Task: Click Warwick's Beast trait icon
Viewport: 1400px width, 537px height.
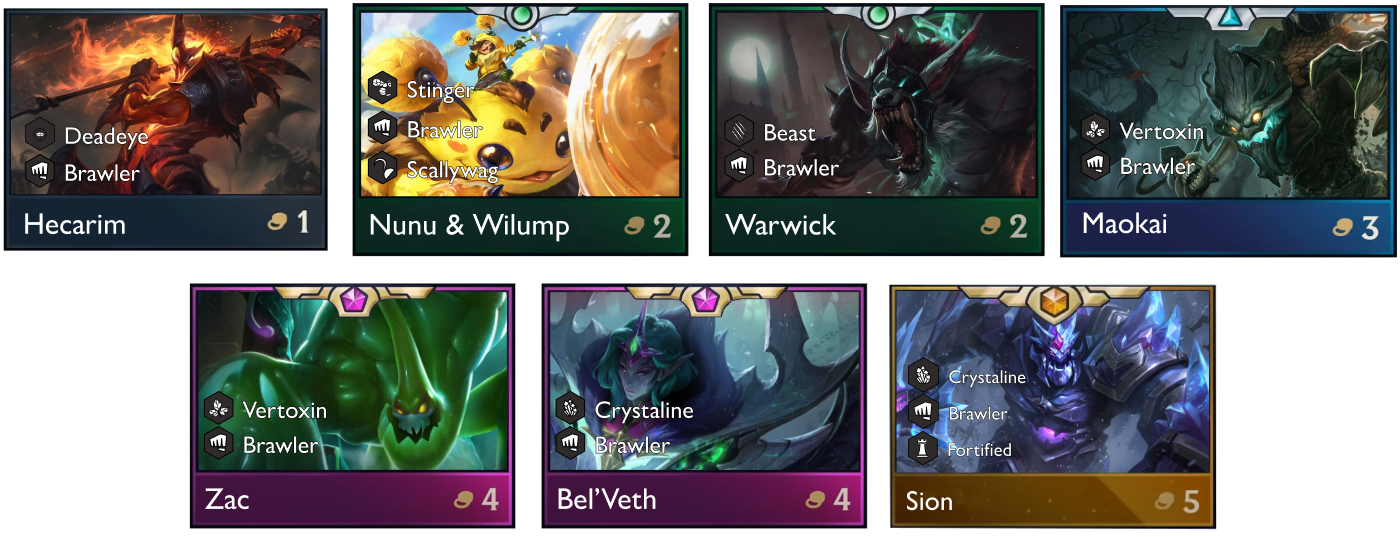Action: click(740, 132)
